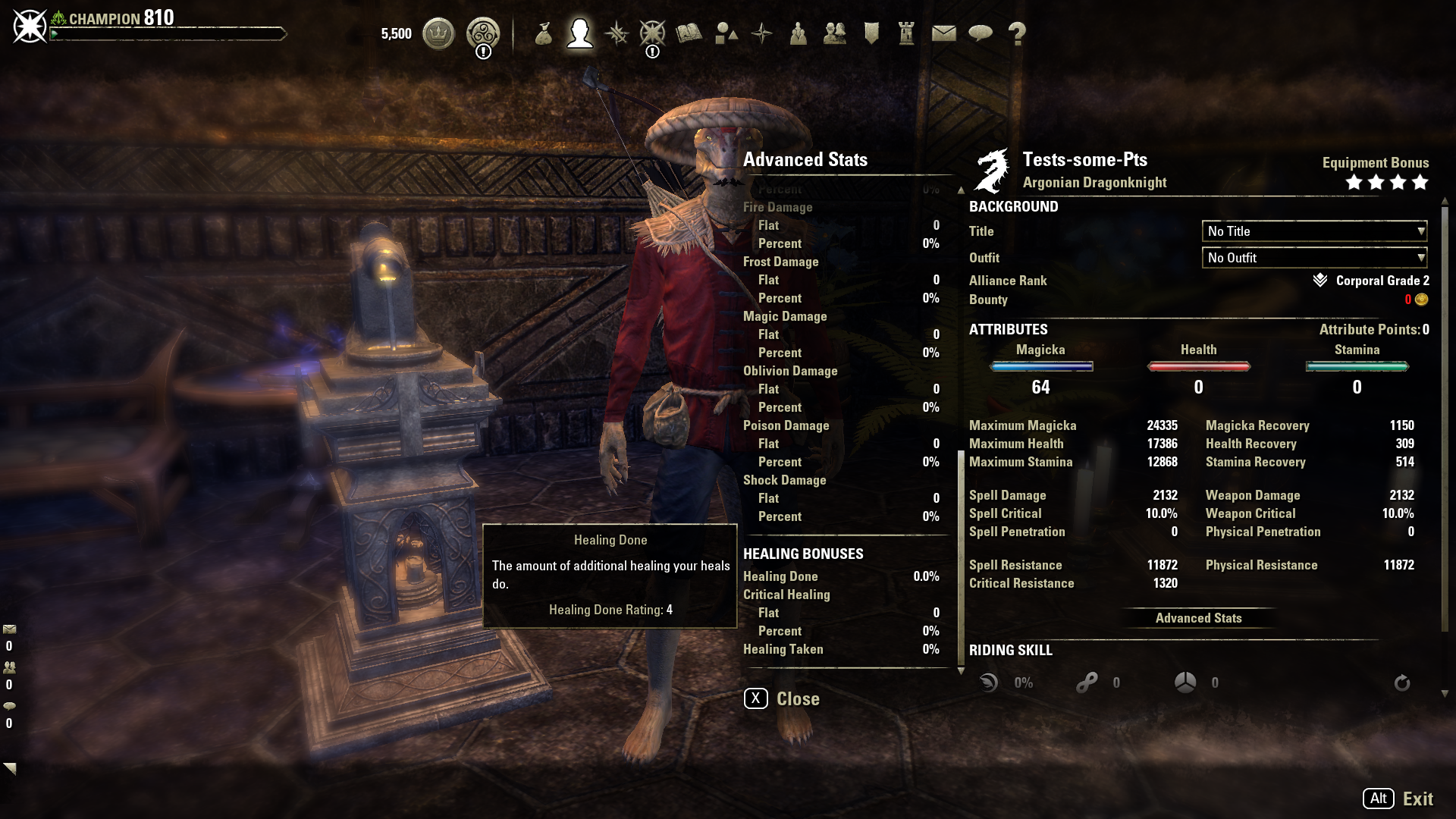Open the Alliance War tower icon
This screenshot has width=1456, height=819.
[907, 33]
